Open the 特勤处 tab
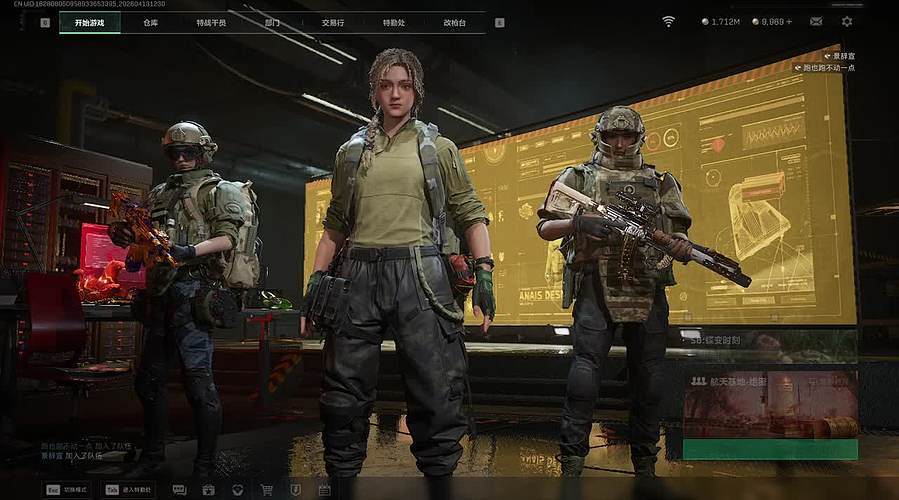This screenshot has width=899, height=500. click(394, 22)
